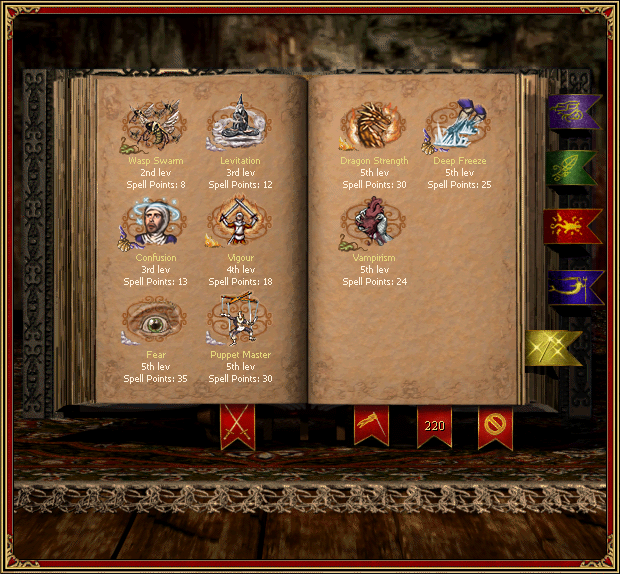Open the red flag bookmark below the book

tap(371, 426)
